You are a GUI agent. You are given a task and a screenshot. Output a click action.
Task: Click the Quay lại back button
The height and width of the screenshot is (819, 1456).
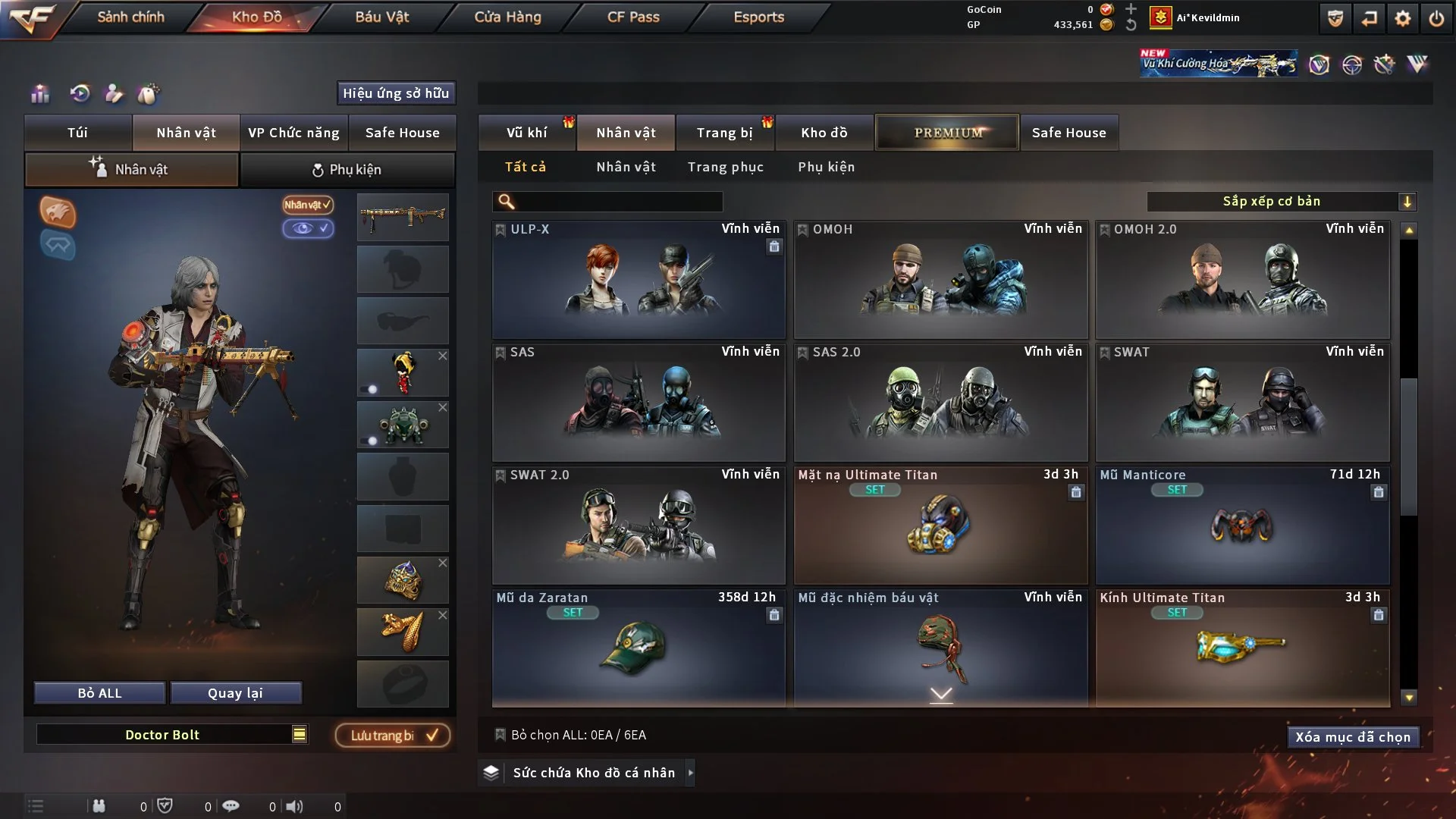point(235,693)
